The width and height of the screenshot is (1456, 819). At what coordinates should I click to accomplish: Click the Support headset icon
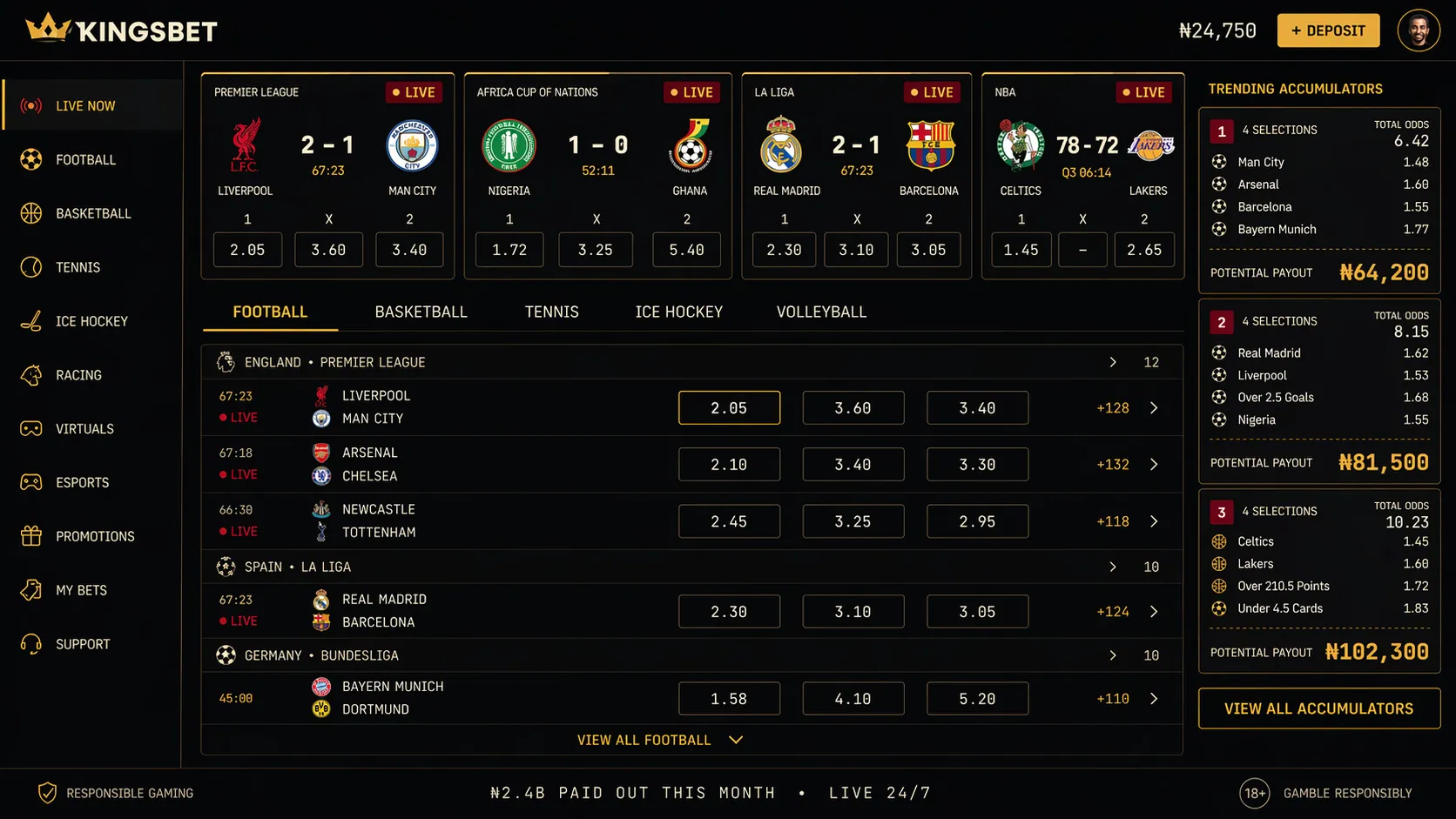(x=32, y=644)
